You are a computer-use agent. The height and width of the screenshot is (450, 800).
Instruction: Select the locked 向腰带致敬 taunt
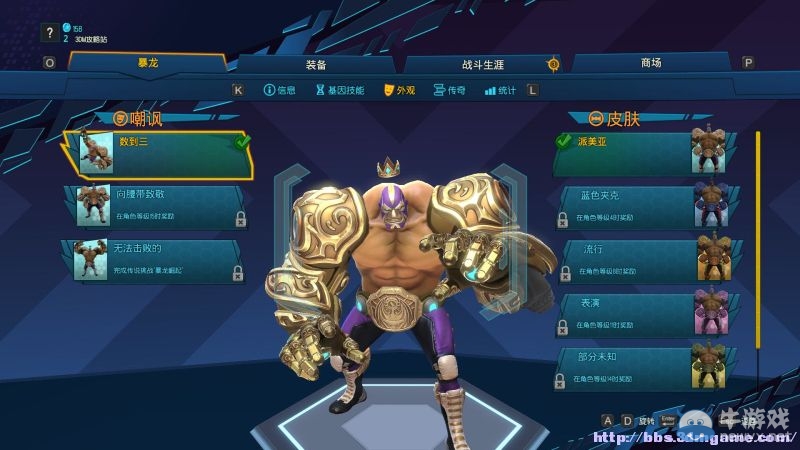click(160, 205)
